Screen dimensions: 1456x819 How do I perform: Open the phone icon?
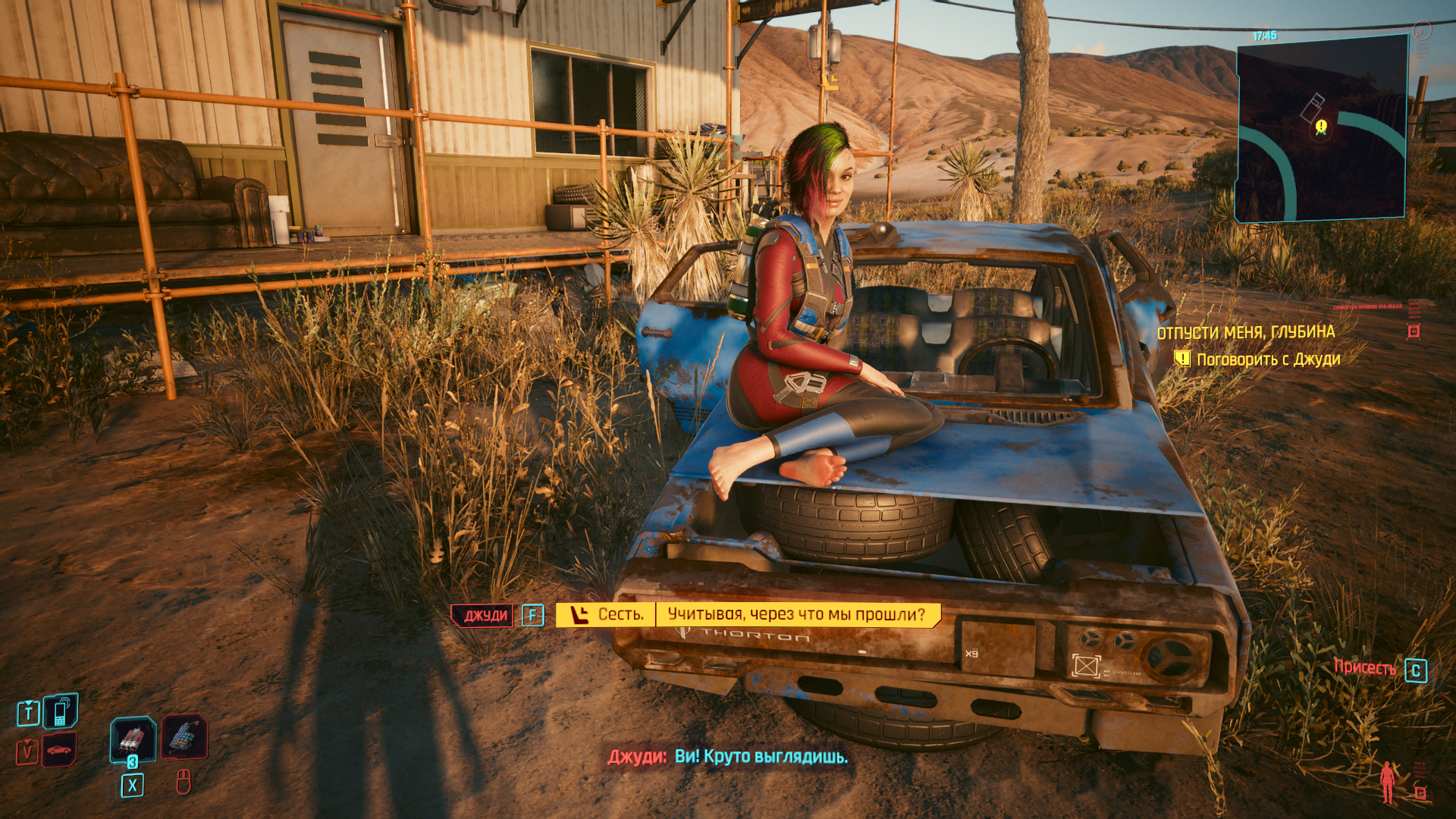point(61,711)
